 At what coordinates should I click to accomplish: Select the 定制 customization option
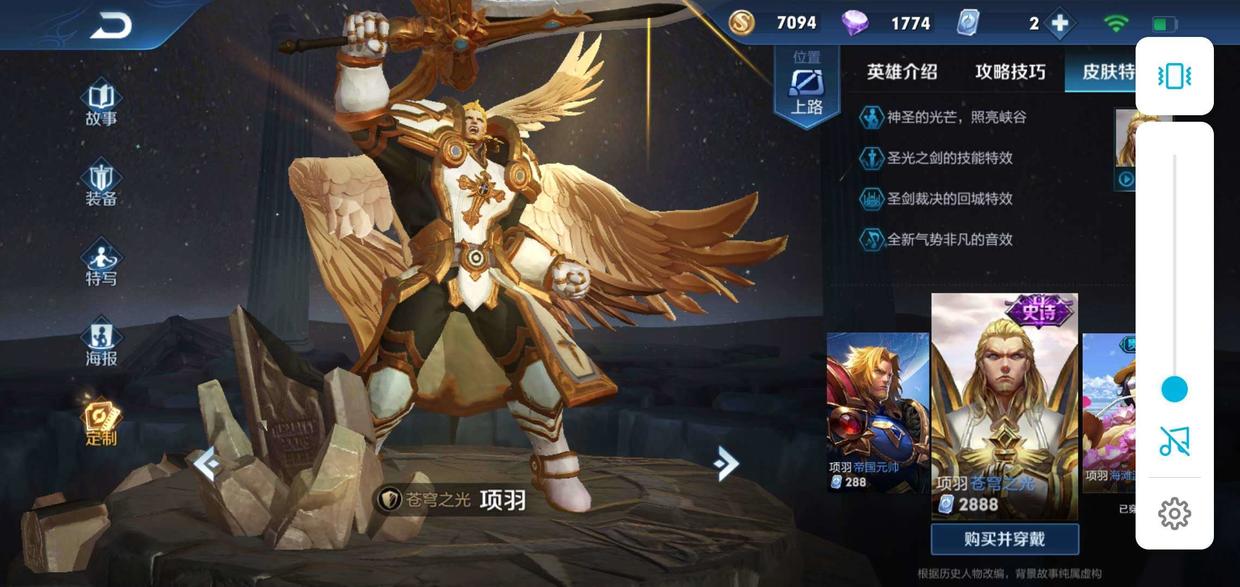[101, 424]
